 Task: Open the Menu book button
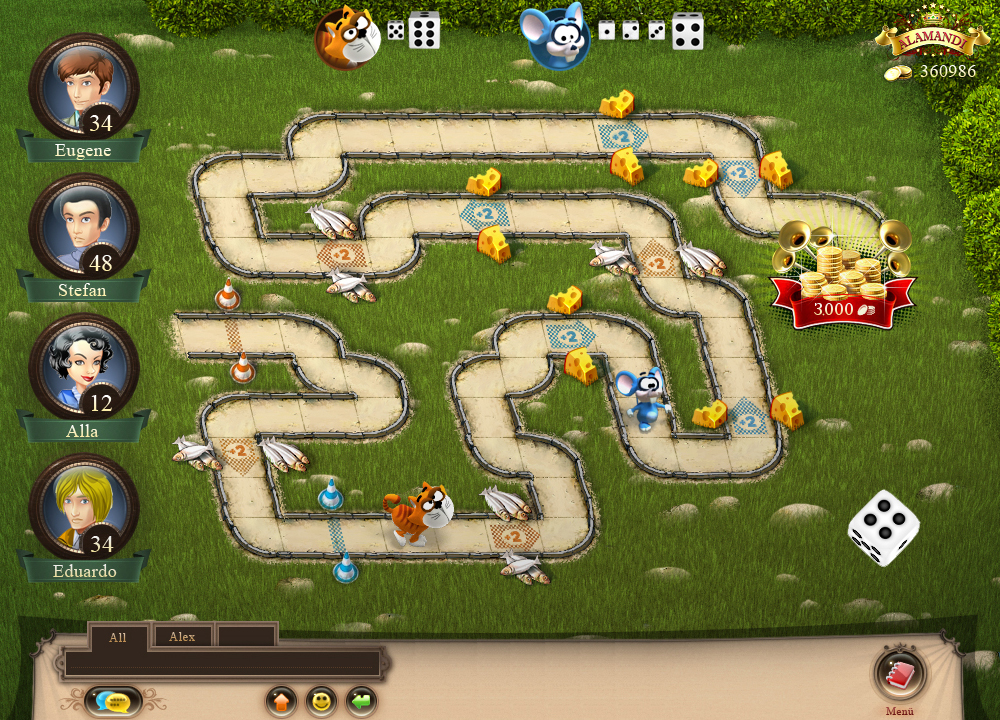tap(900, 674)
